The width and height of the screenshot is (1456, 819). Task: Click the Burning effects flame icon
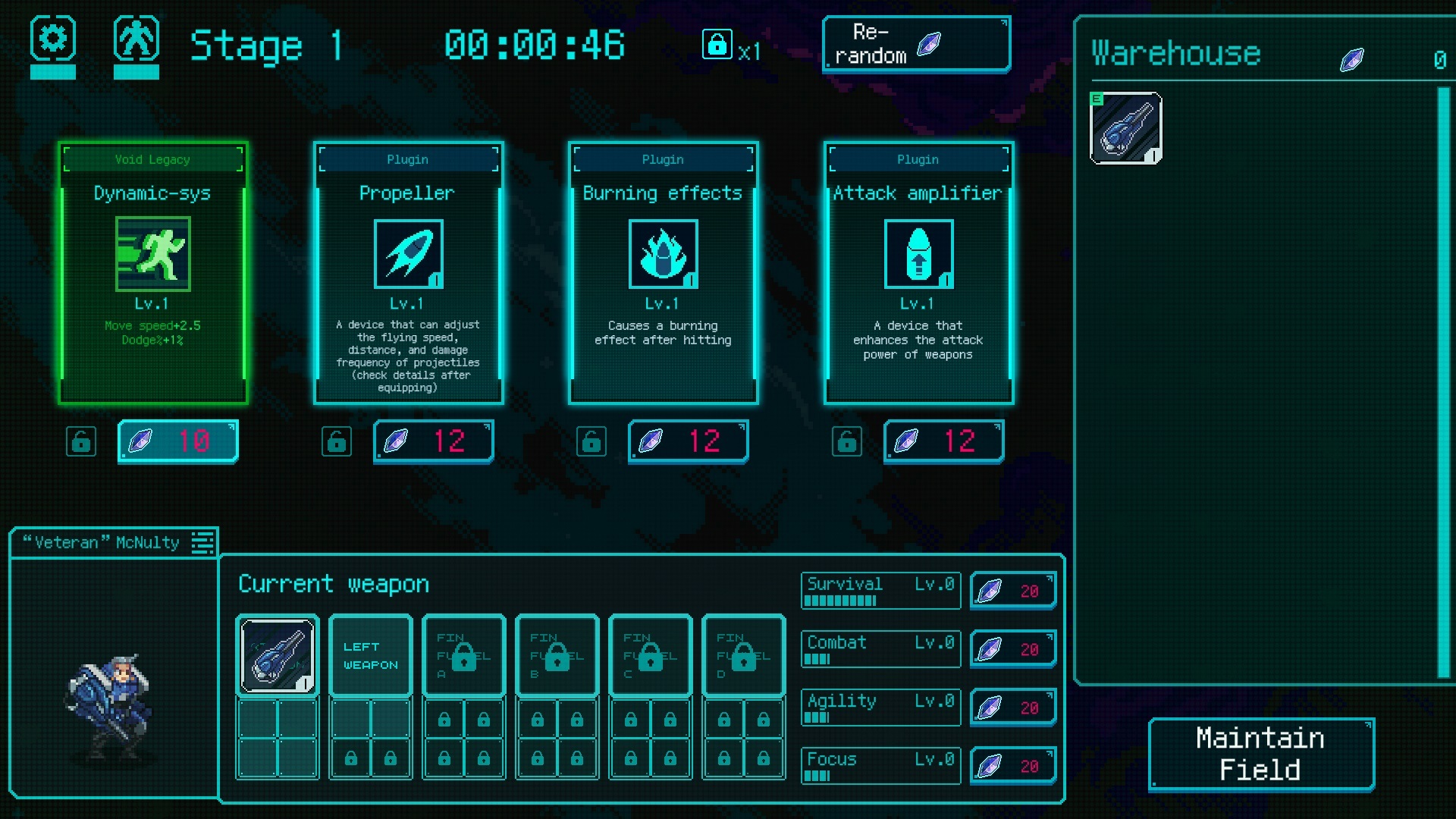point(663,254)
